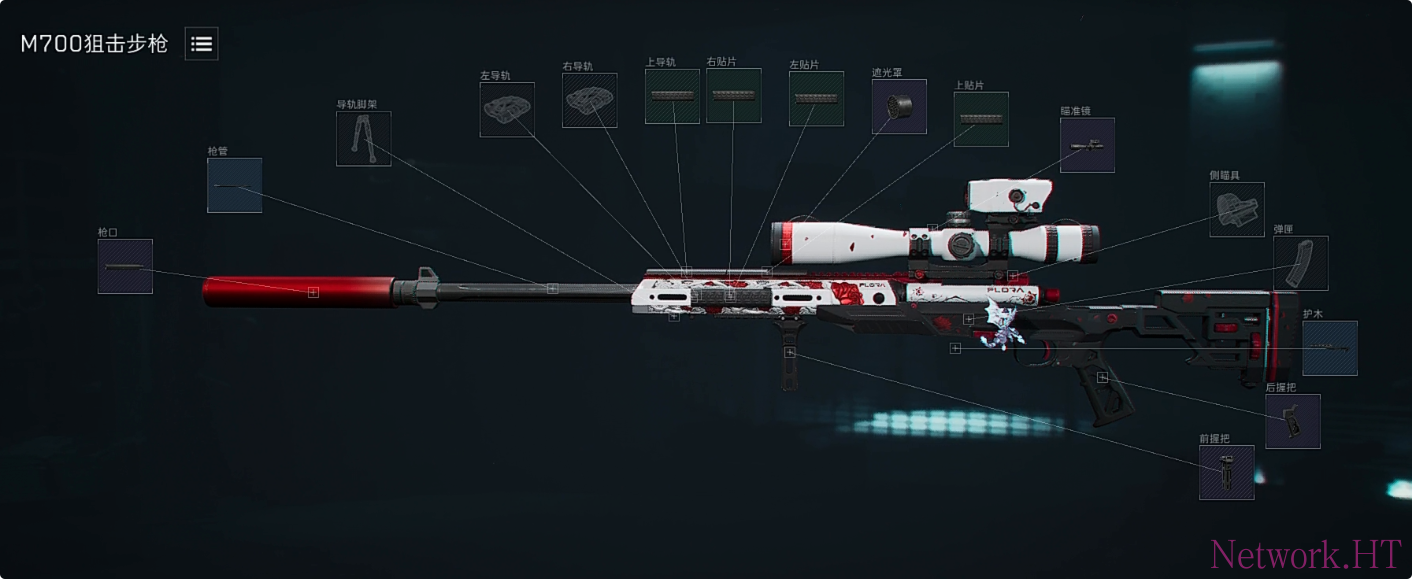Choose the 左贴片 left patch slot
1412x579 pixels.
816,99
